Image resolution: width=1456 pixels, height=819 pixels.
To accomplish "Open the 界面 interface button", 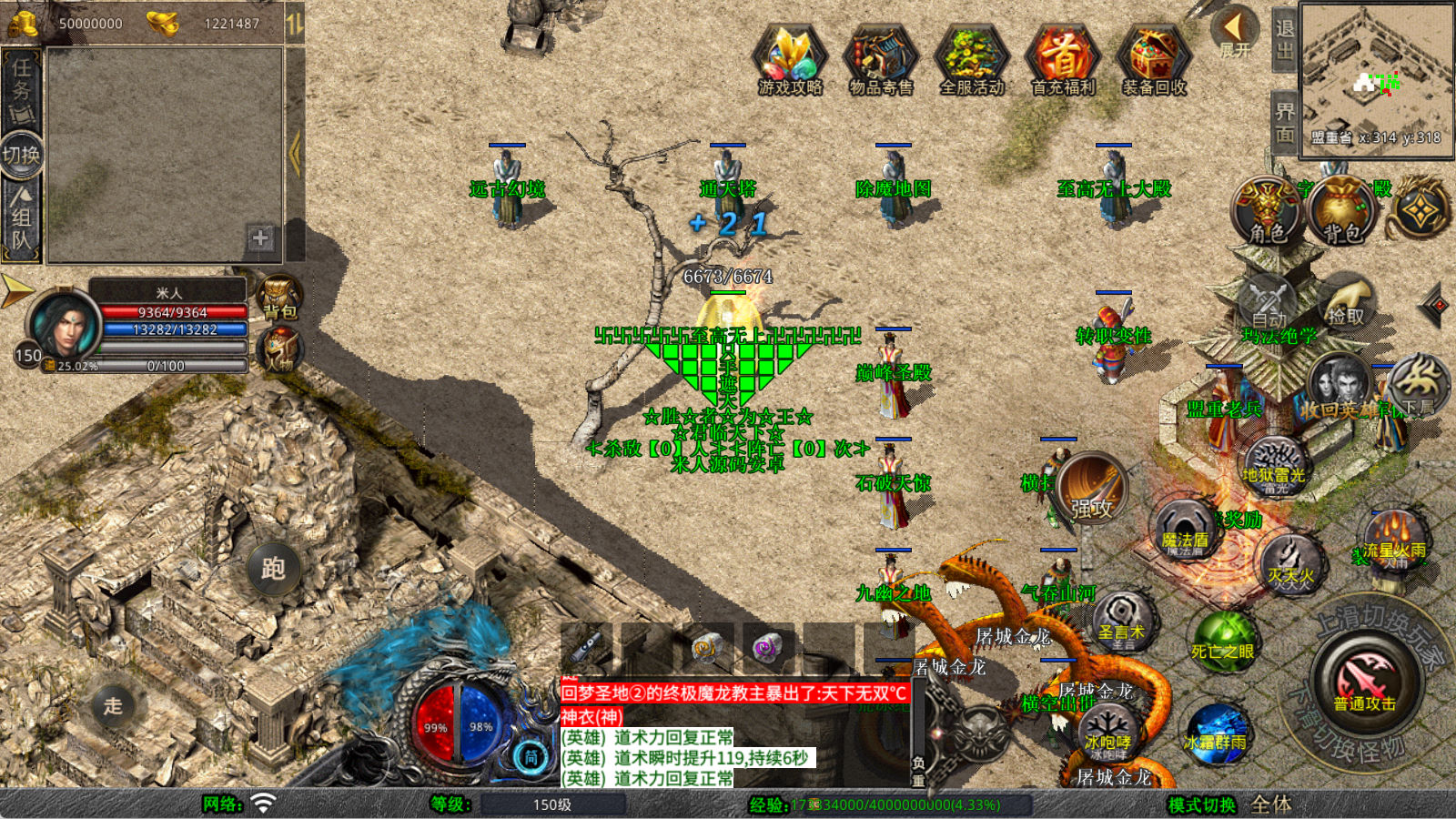I will point(1284,122).
